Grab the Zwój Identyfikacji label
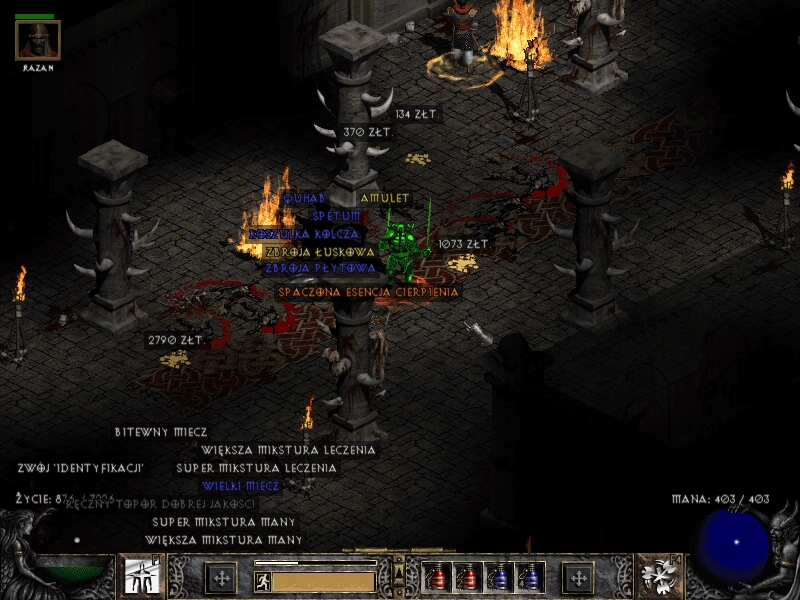800x600 pixels. (80, 468)
